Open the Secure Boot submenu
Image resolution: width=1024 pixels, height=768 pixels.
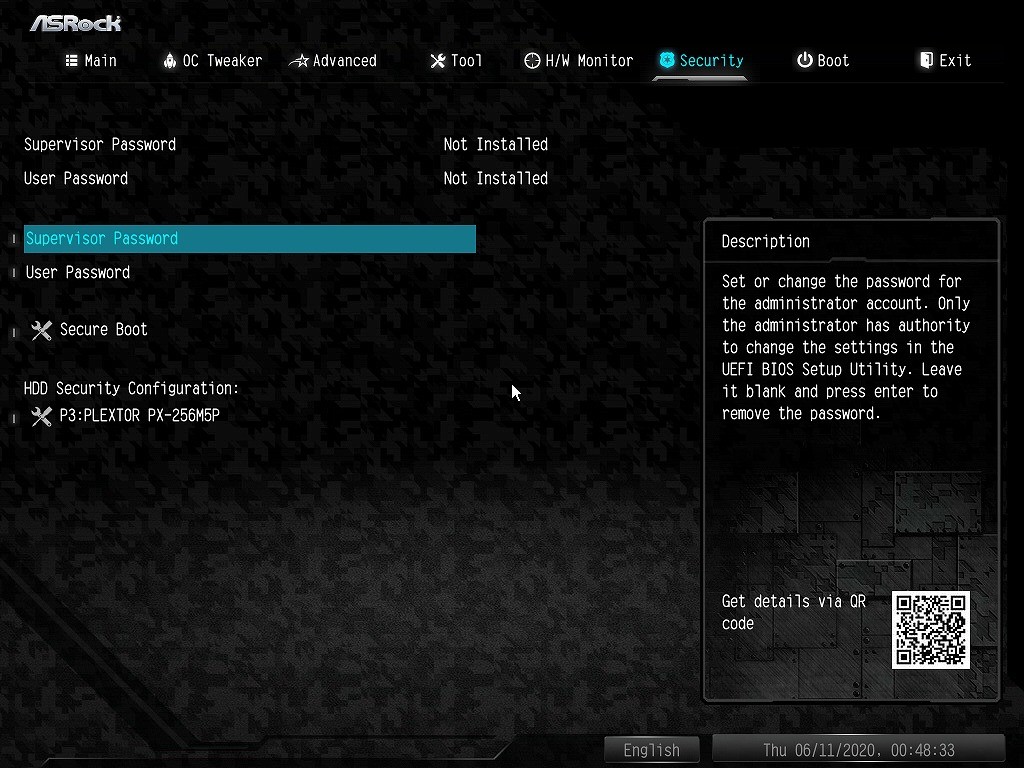pos(103,330)
